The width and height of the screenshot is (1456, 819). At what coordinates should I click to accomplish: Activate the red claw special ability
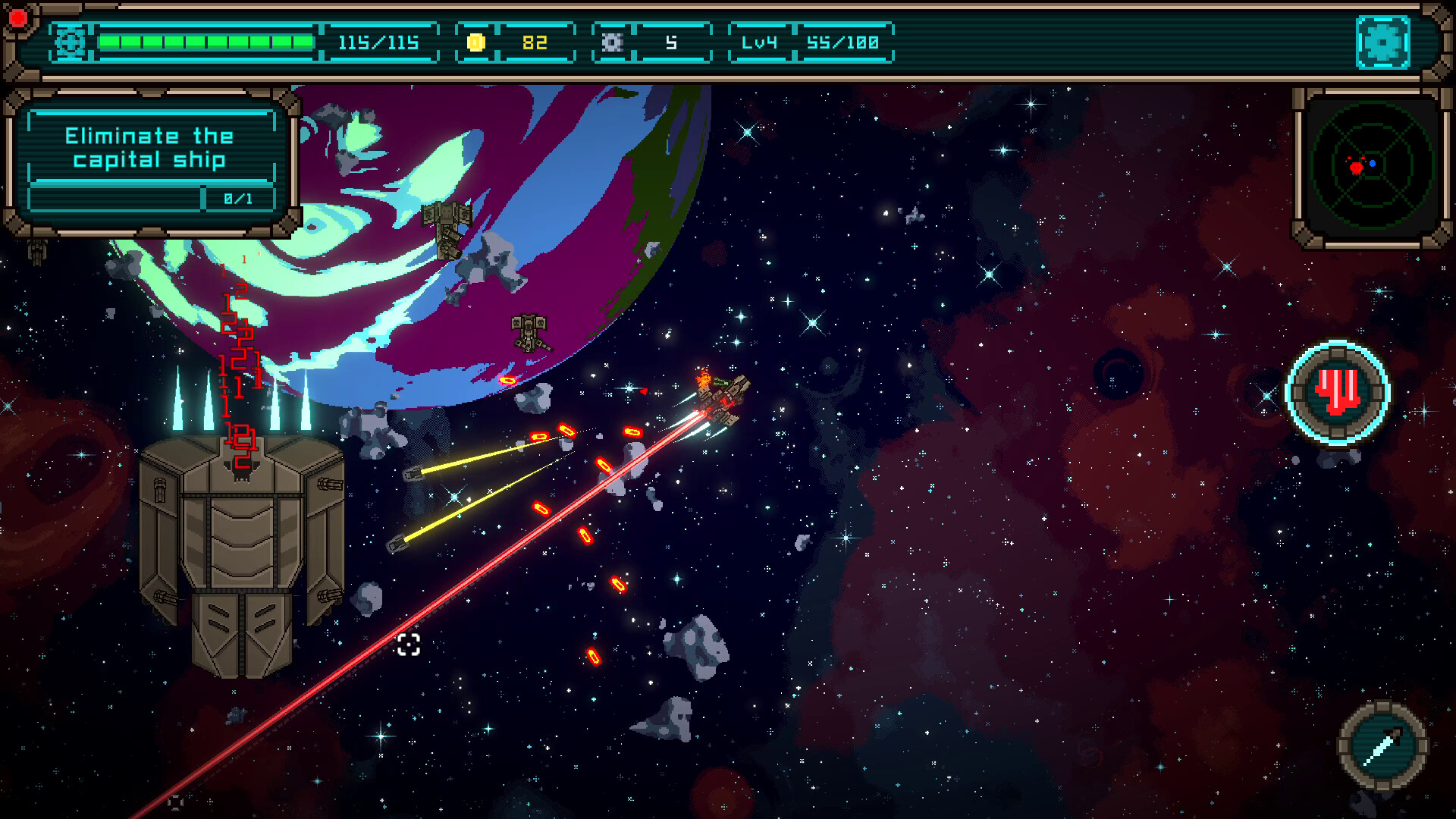click(x=1338, y=392)
